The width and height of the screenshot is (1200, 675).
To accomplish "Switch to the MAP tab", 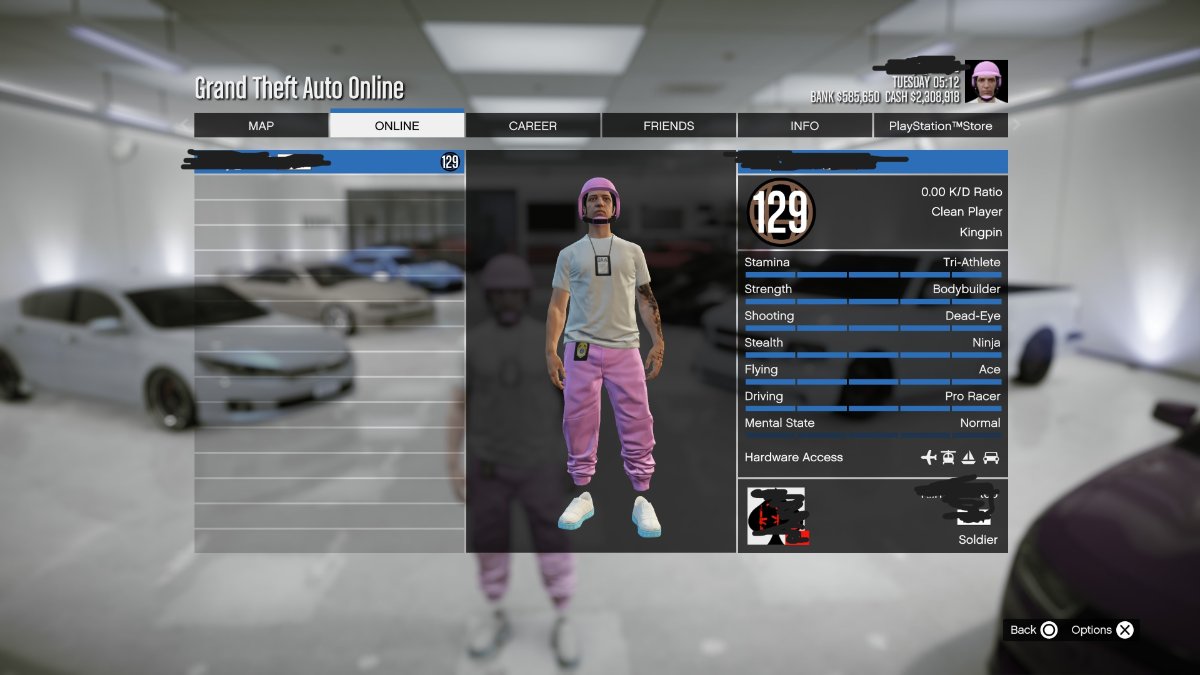I will click(261, 126).
